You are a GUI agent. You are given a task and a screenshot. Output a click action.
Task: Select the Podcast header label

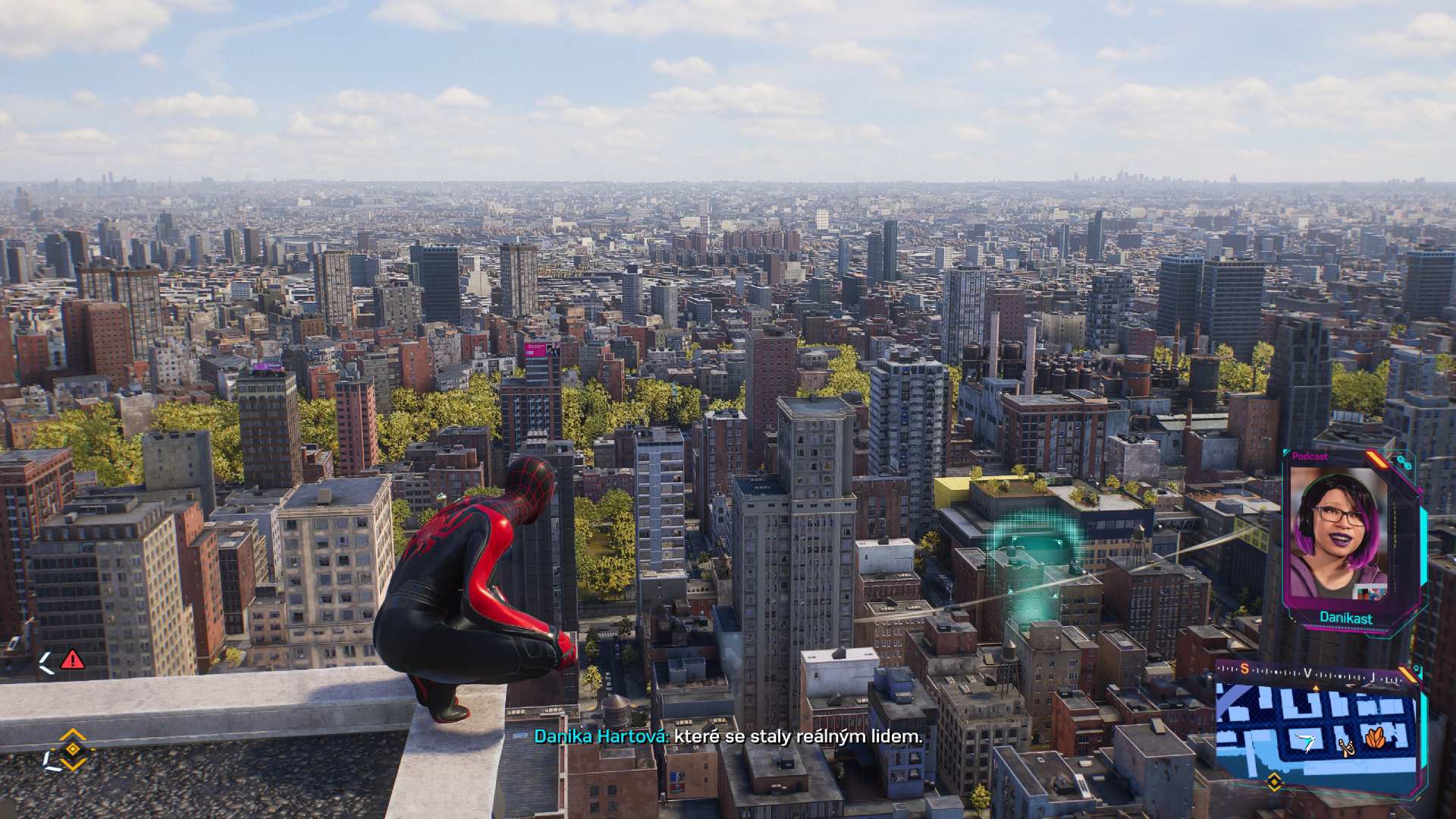(x=1310, y=457)
